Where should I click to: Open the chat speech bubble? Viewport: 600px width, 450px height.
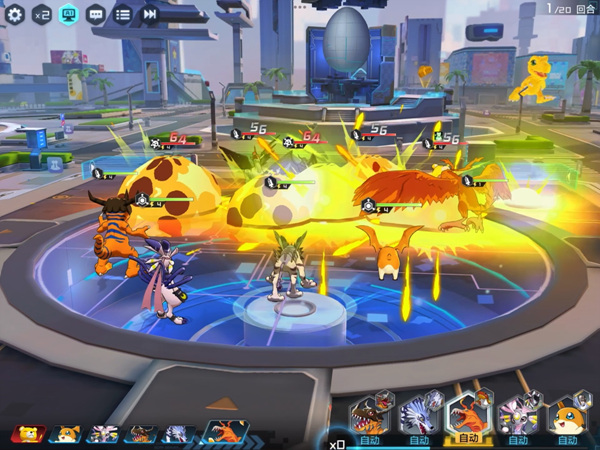coord(96,14)
